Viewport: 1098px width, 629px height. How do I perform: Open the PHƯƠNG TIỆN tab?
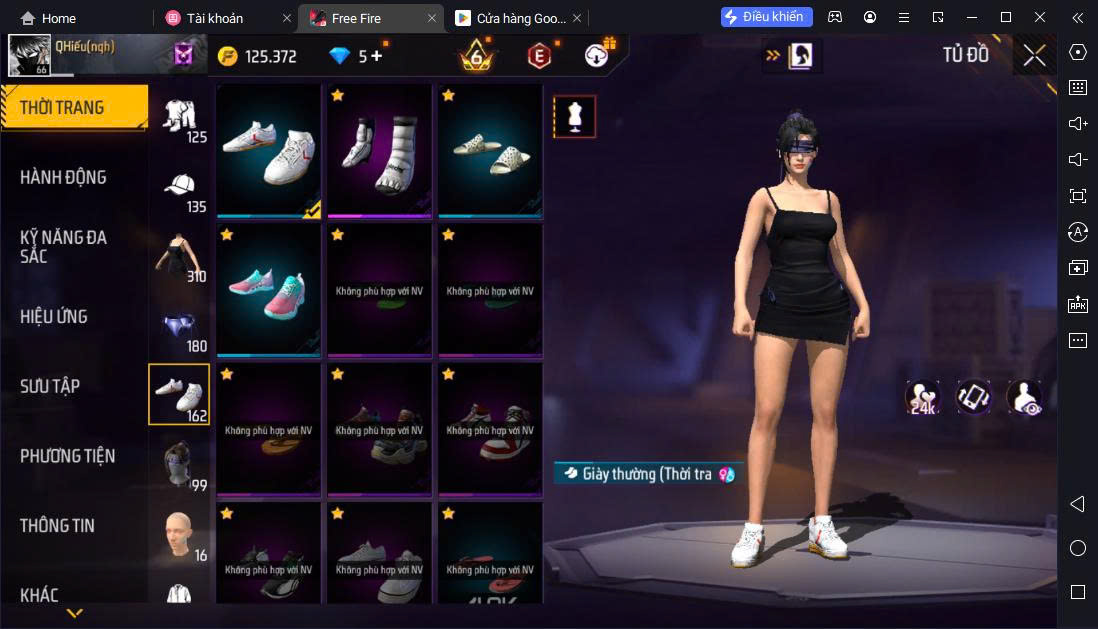point(68,456)
